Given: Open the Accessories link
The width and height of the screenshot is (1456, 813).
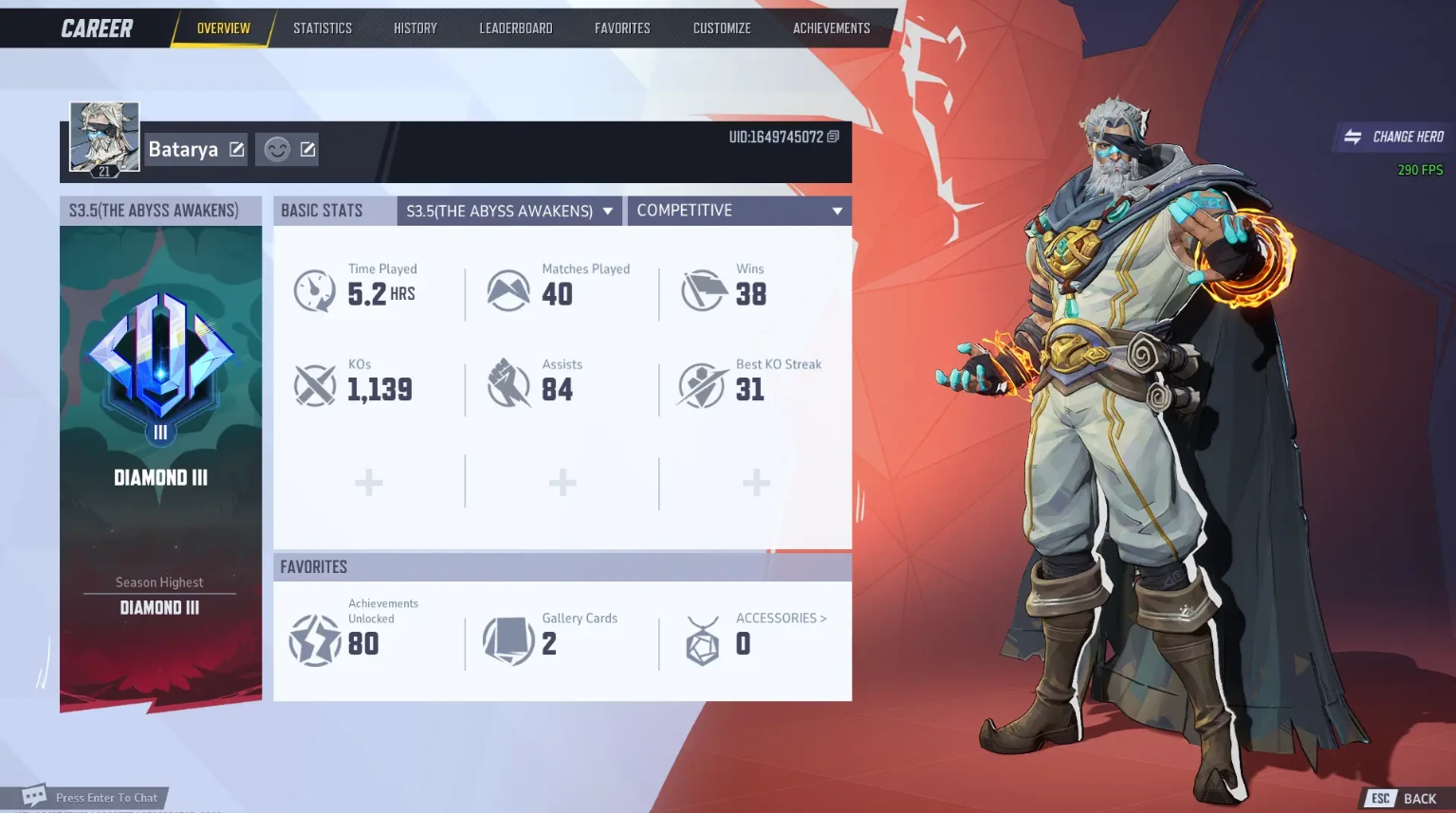Looking at the screenshot, I should [x=781, y=619].
